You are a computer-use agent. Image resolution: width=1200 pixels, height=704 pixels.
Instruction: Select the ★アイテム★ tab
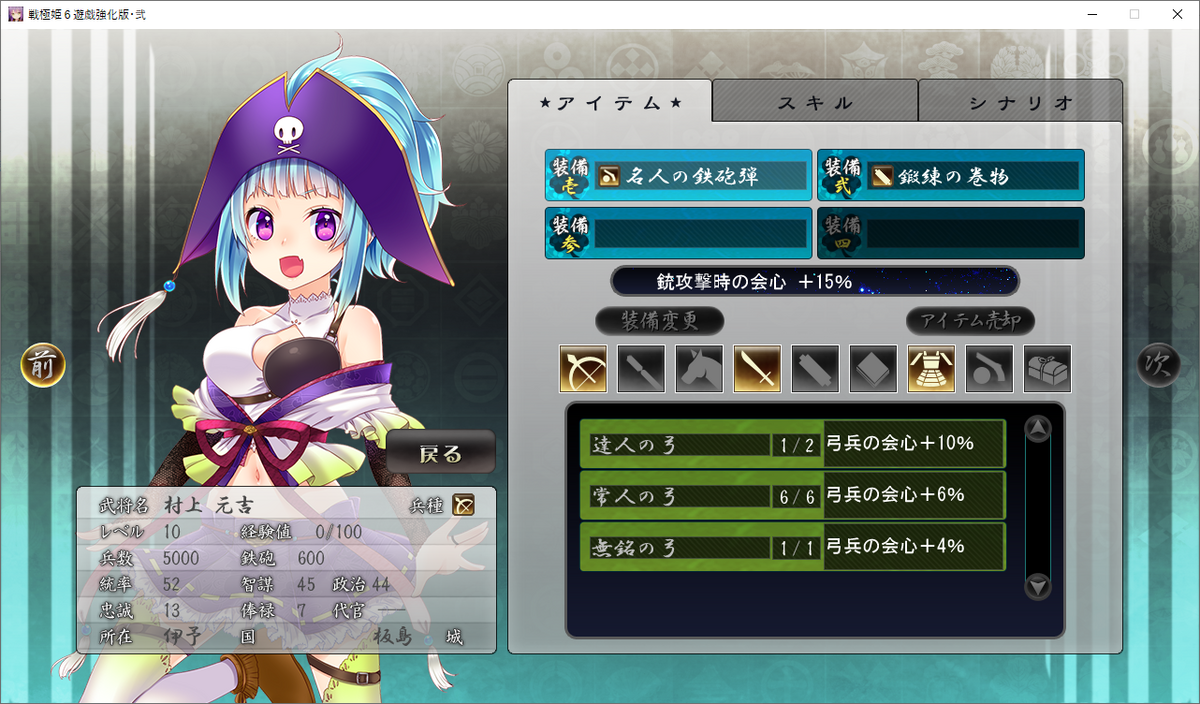(610, 102)
